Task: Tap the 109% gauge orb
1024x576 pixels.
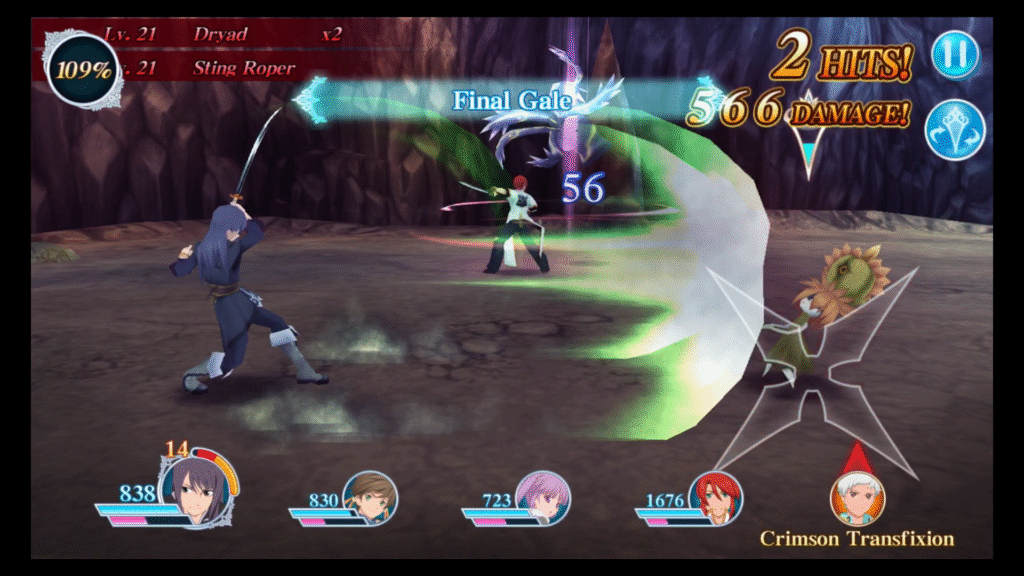Action: [x=82, y=69]
